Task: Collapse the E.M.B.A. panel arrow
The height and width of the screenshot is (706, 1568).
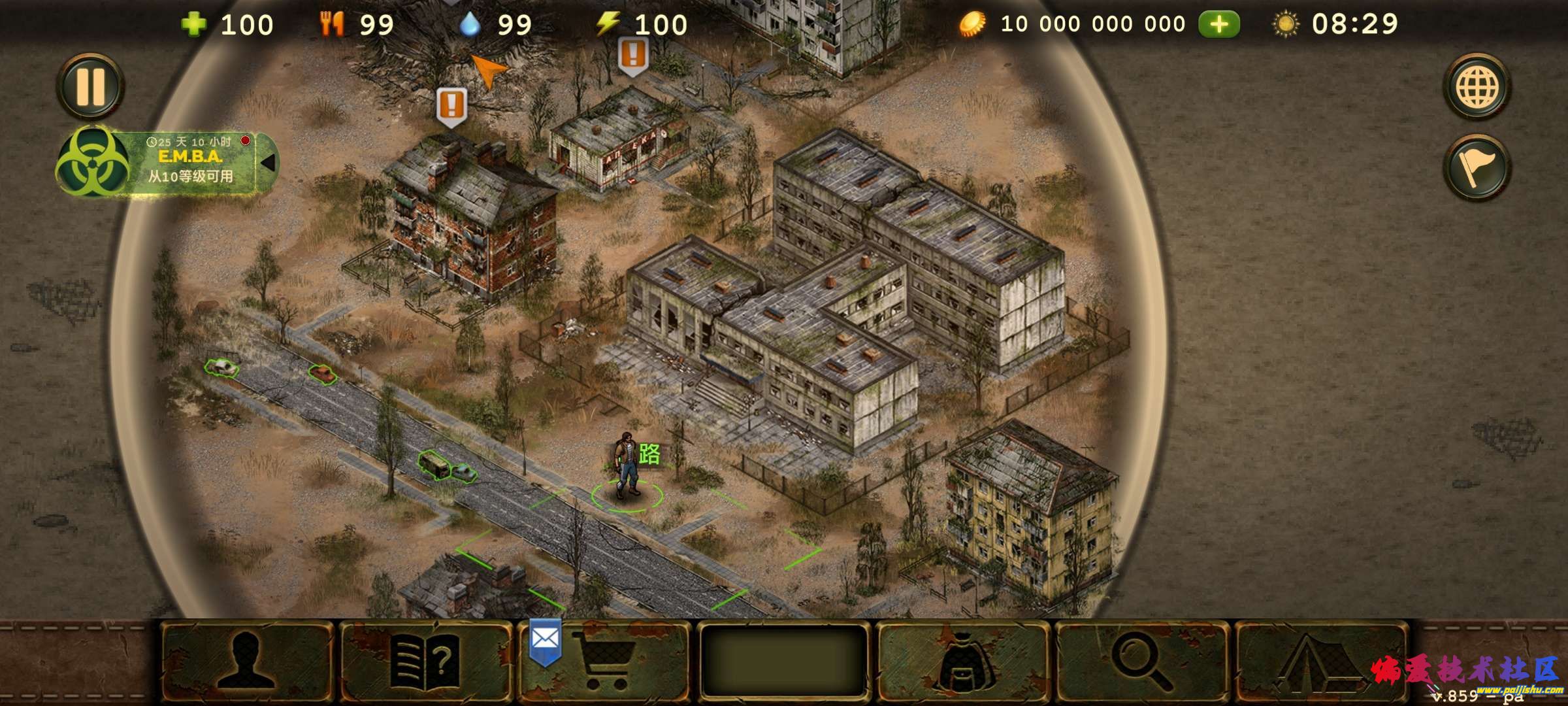Action: [267, 162]
